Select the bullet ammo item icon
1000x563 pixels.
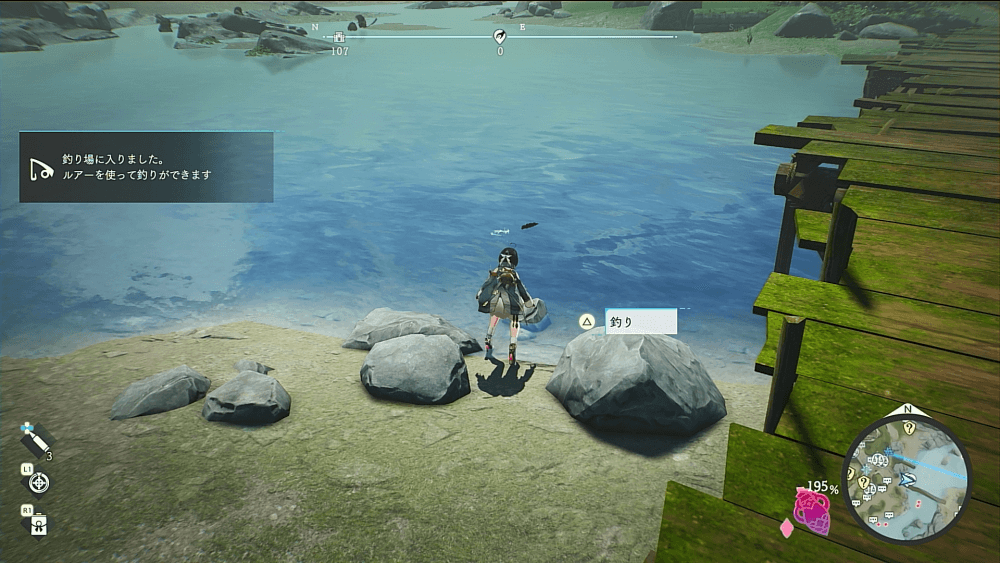click(34, 439)
